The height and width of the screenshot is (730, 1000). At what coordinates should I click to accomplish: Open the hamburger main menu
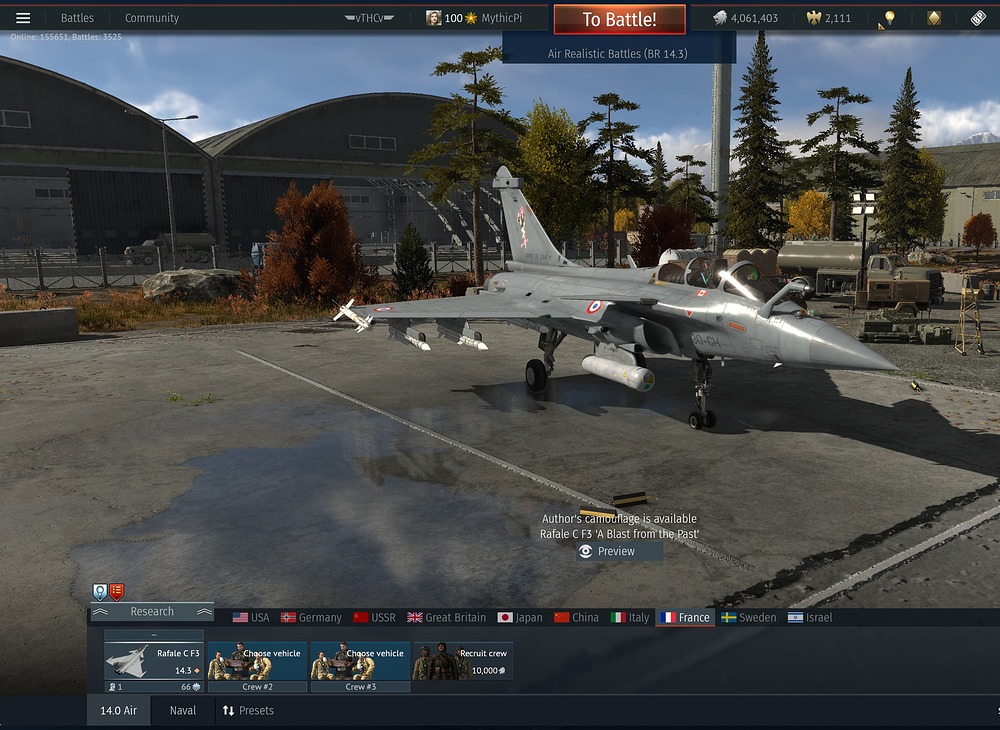click(23, 18)
